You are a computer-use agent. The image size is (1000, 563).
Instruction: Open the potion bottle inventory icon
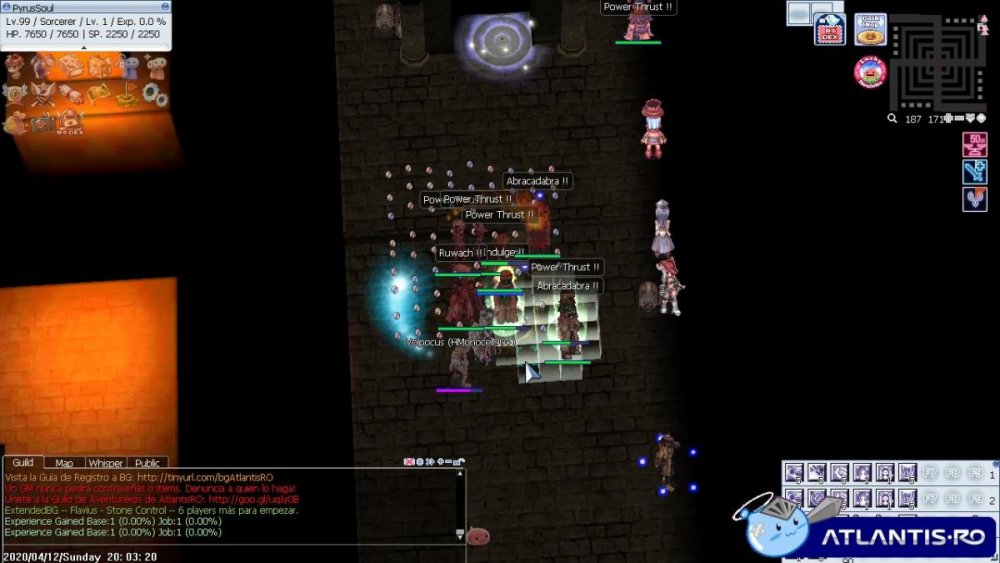click(x=43, y=66)
